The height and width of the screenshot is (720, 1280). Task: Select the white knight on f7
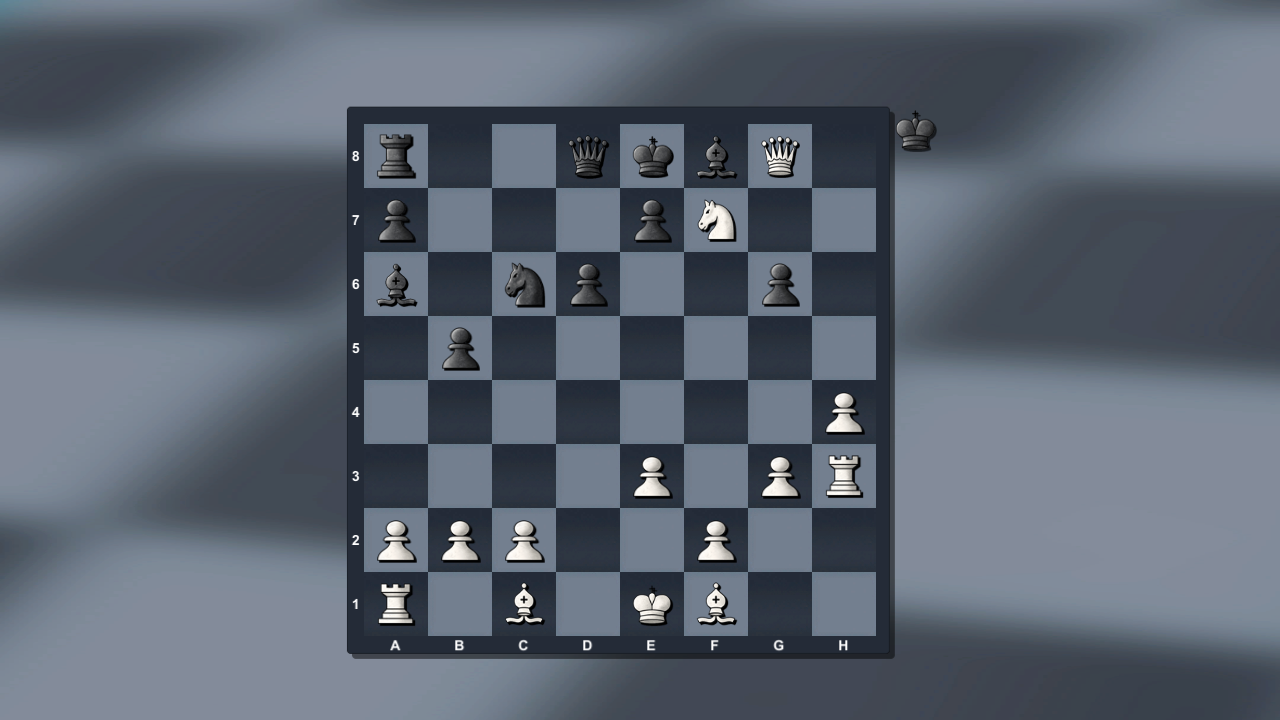tap(716, 219)
